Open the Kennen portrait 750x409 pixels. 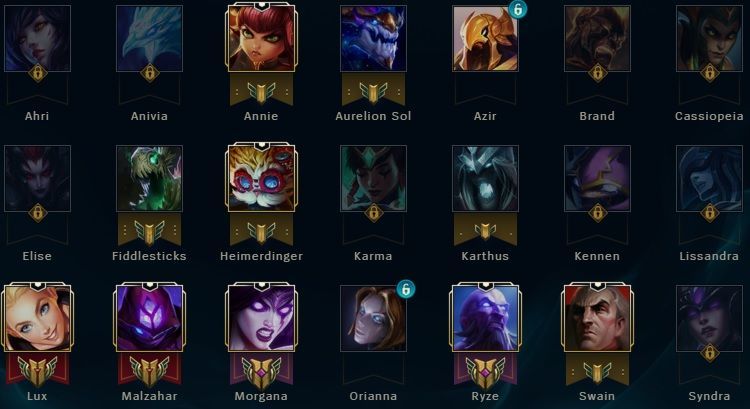[x=597, y=178]
